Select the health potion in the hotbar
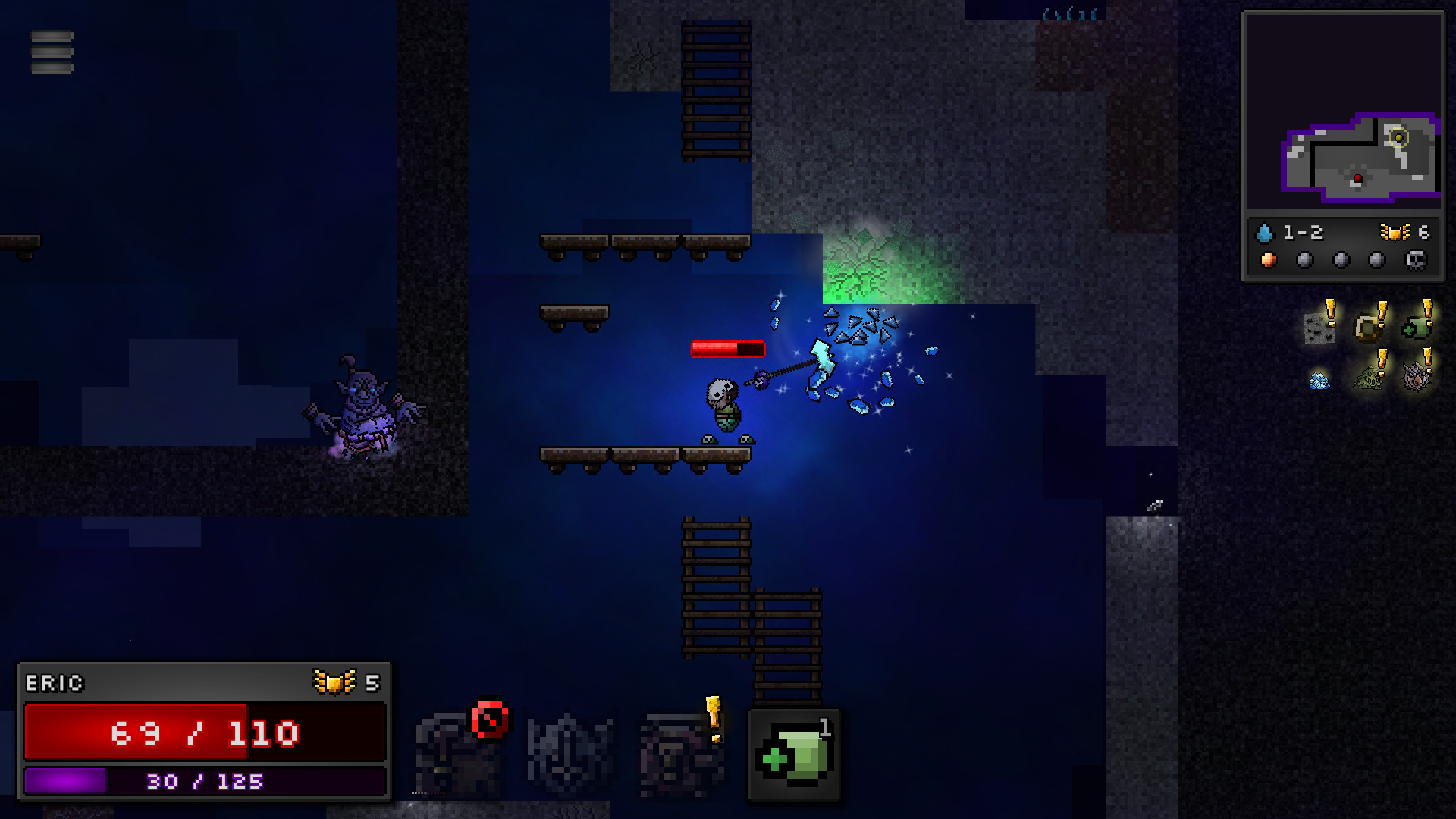This screenshot has height=819, width=1456. (x=795, y=755)
